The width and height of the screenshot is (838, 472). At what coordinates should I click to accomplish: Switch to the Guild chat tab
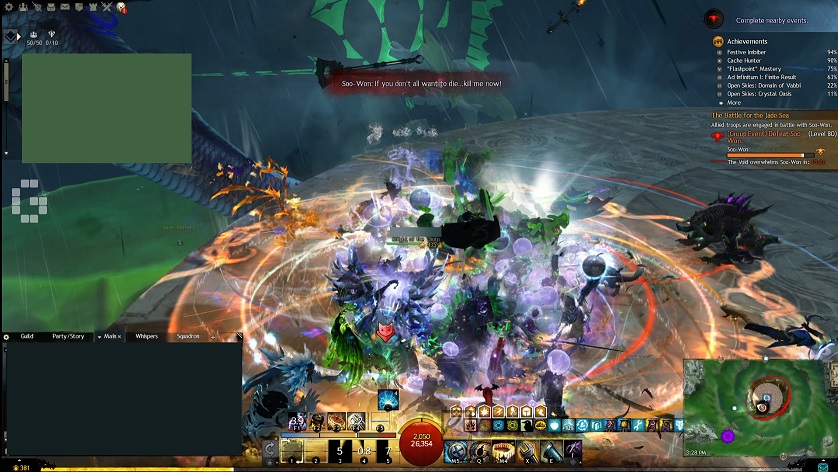click(x=27, y=337)
